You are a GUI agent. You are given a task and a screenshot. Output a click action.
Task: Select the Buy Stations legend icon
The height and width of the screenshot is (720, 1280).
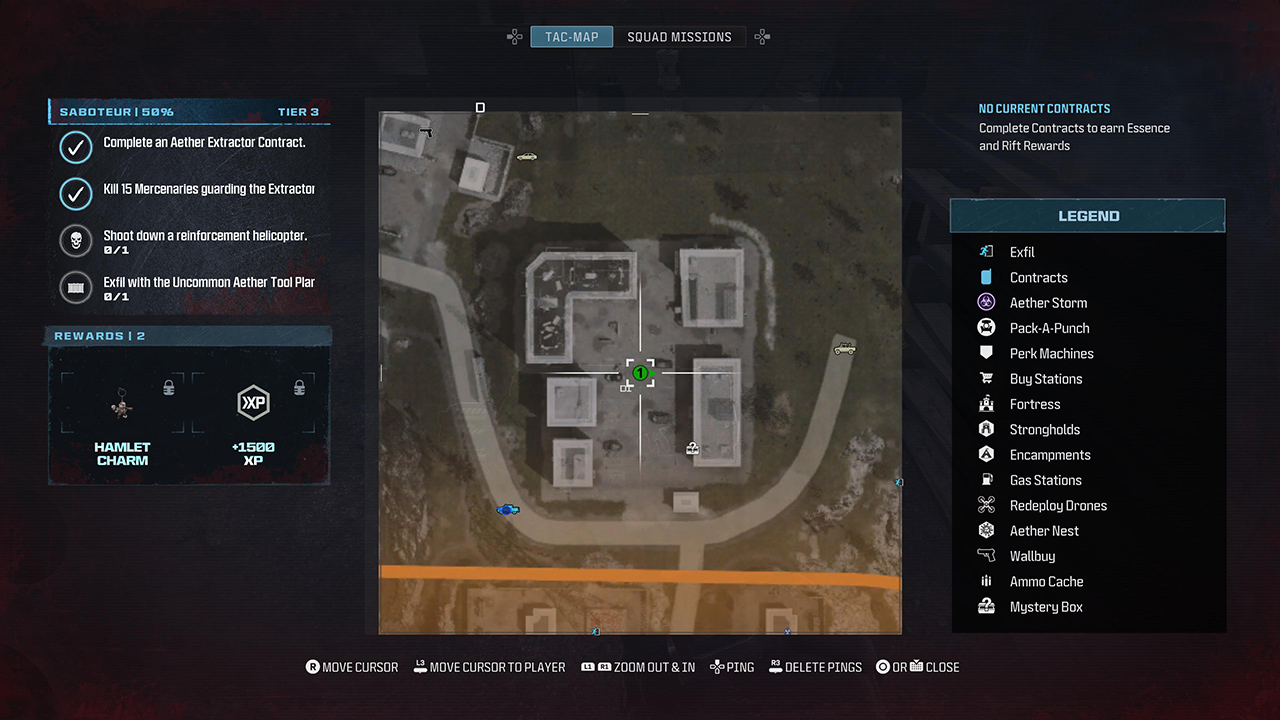click(988, 378)
